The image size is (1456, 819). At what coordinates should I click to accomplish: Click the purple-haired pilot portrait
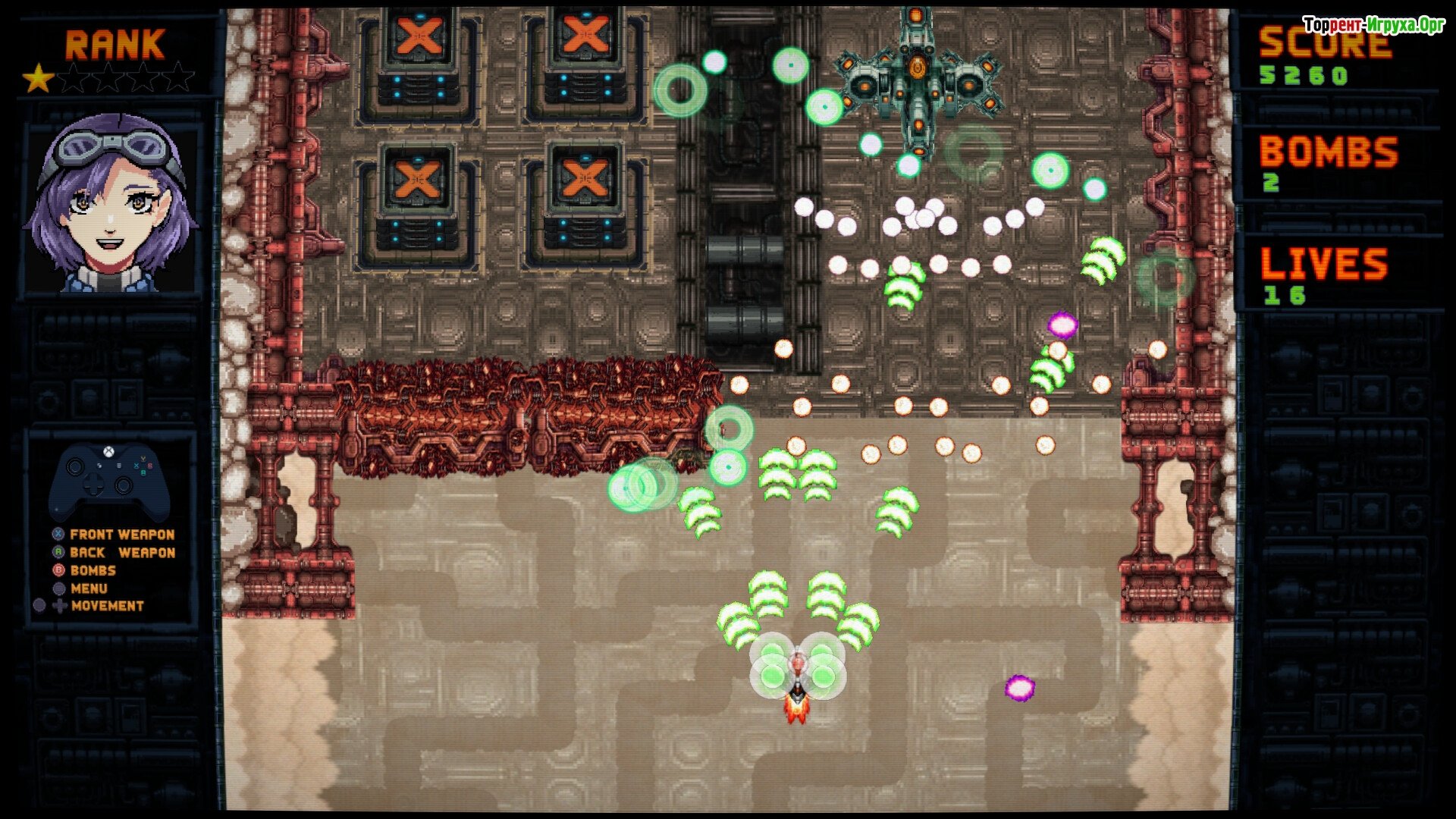[112, 203]
